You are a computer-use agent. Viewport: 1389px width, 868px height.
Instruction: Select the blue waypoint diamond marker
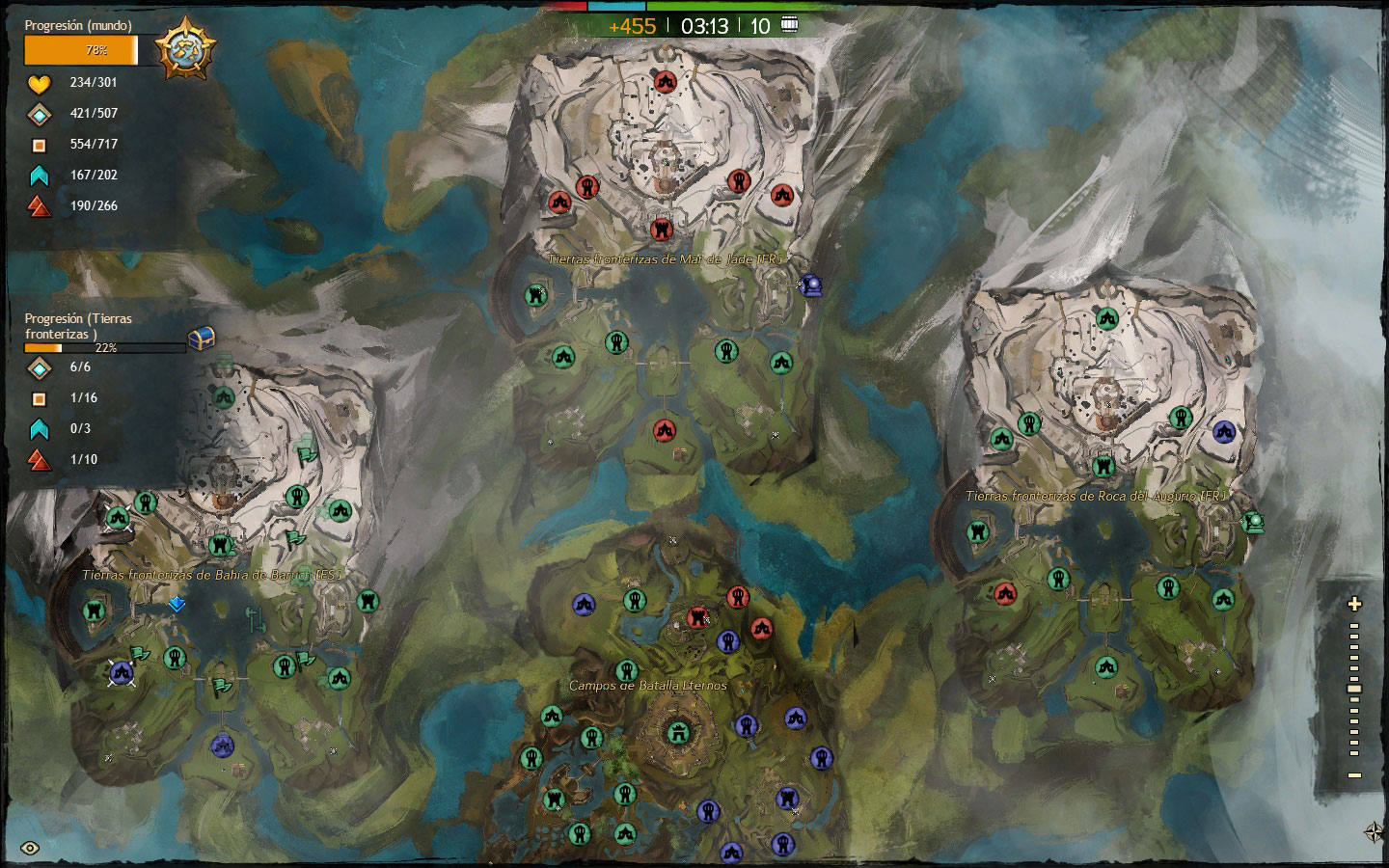[177, 604]
